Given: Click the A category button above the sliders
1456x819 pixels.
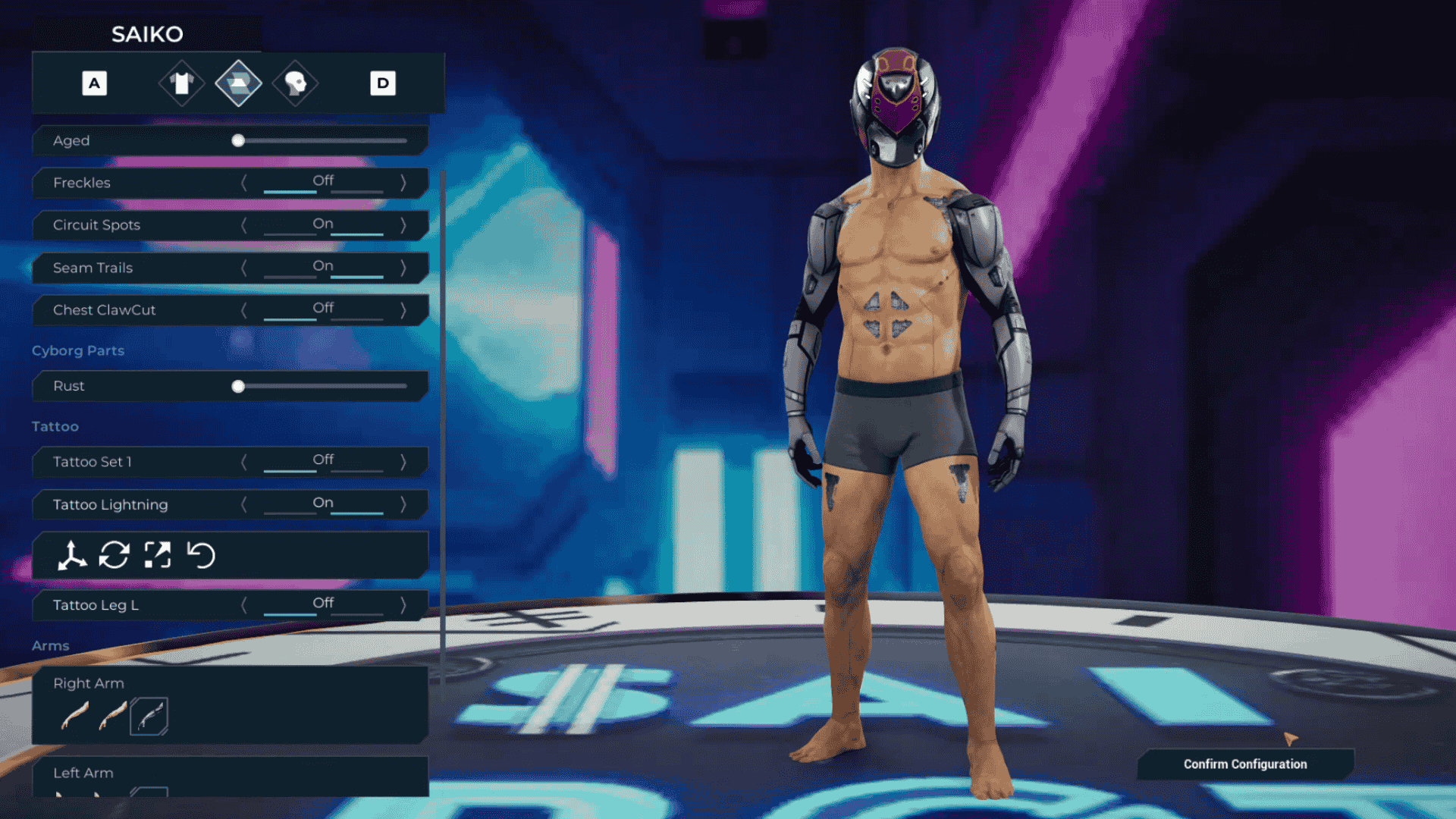Looking at the screenshot, I should pyautogui.click(x=93, y=83).
